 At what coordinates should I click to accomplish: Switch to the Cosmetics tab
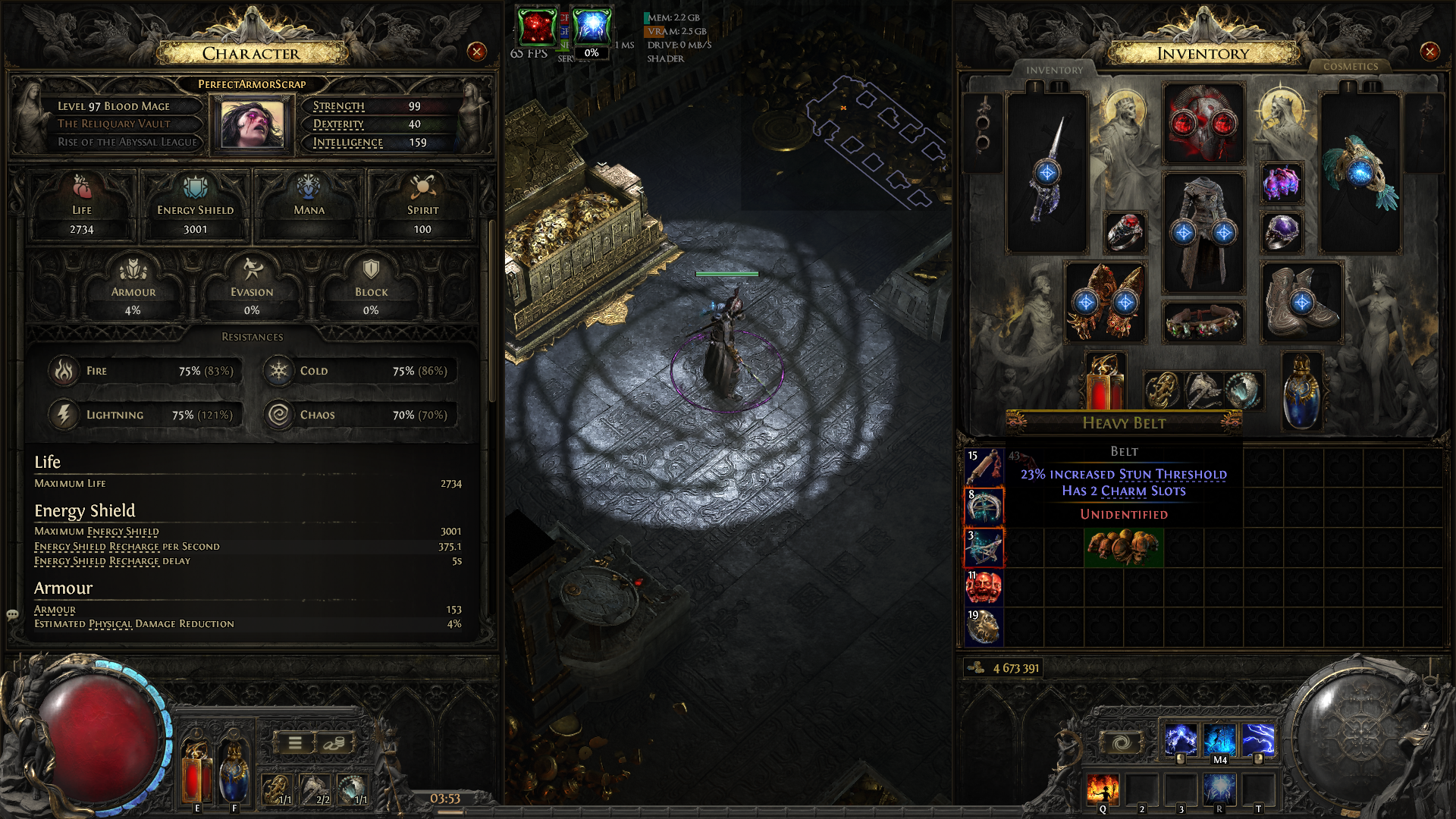tap(1350, 67)
